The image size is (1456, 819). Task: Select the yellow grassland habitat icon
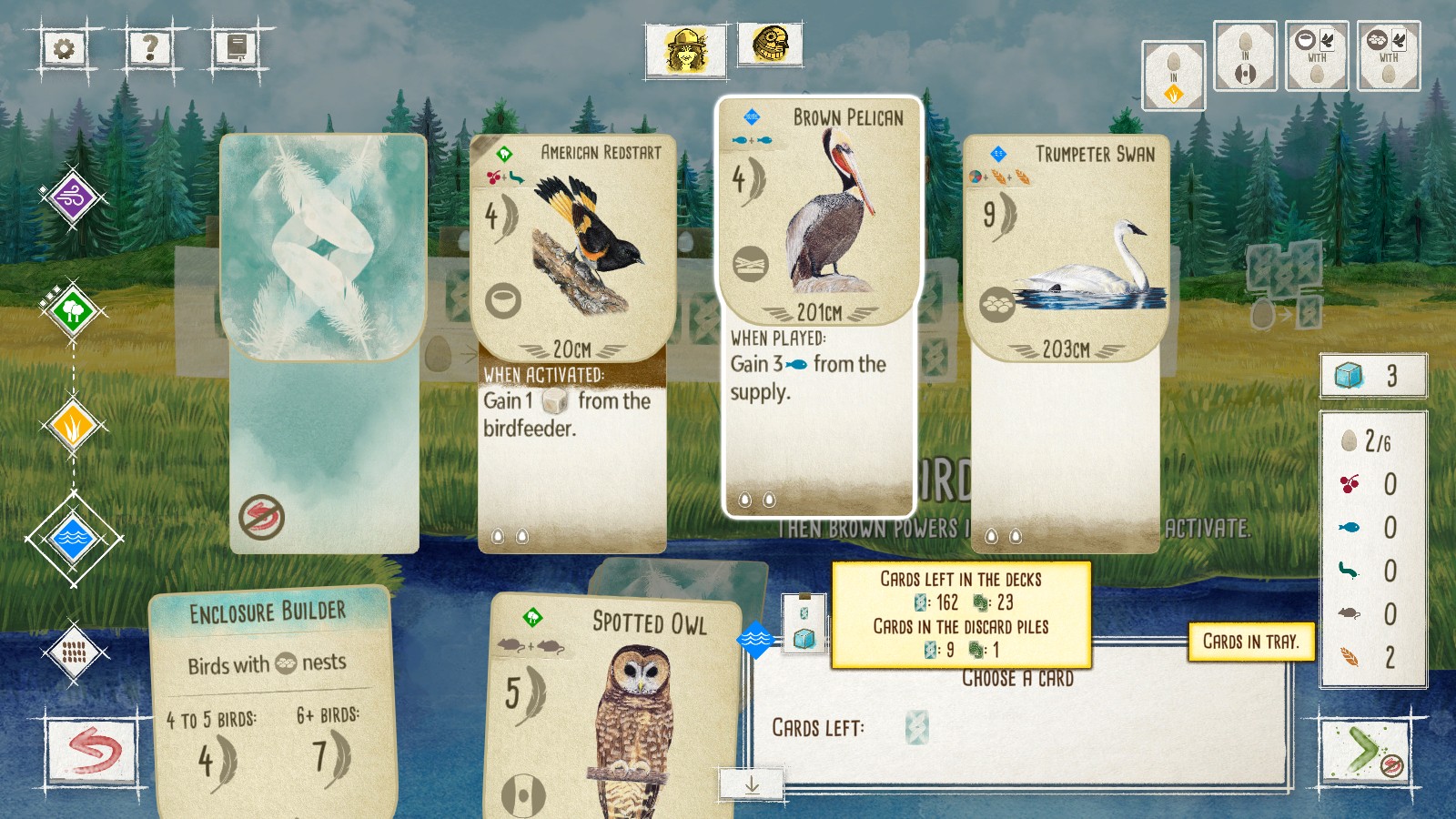point(73,423)
